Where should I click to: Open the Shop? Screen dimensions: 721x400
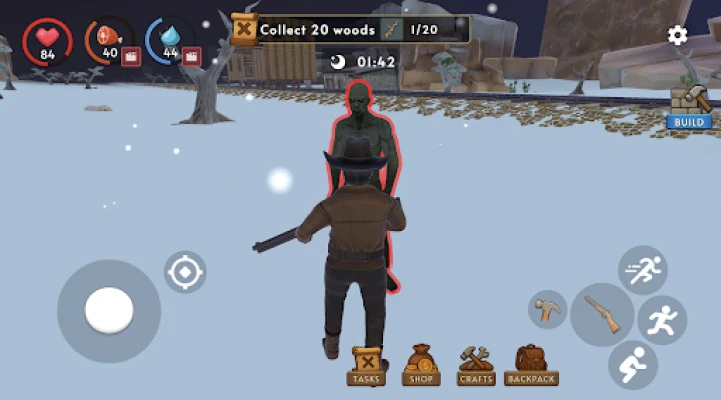(x=421, y=366)
